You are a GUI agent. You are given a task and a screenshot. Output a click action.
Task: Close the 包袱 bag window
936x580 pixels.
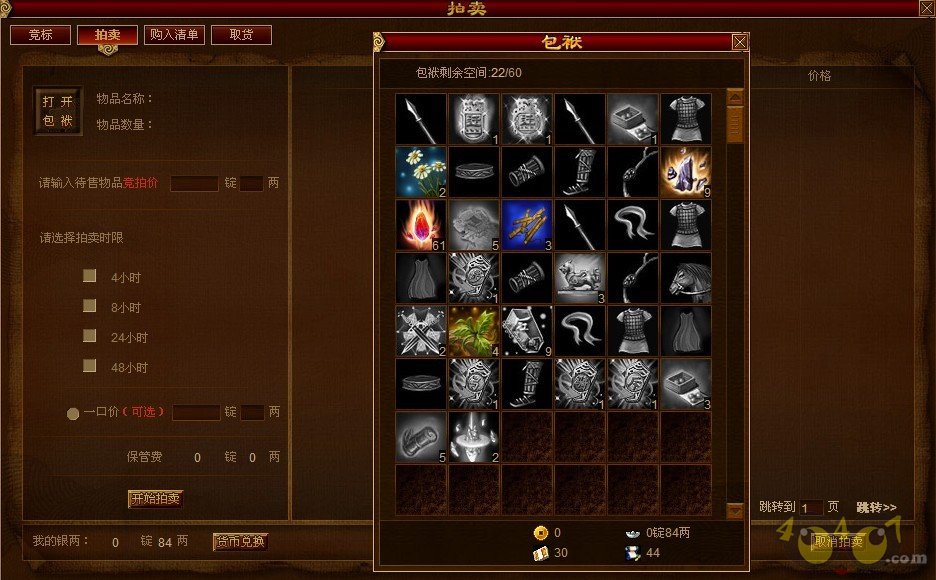pyautogui.click(x=739, y=42)
